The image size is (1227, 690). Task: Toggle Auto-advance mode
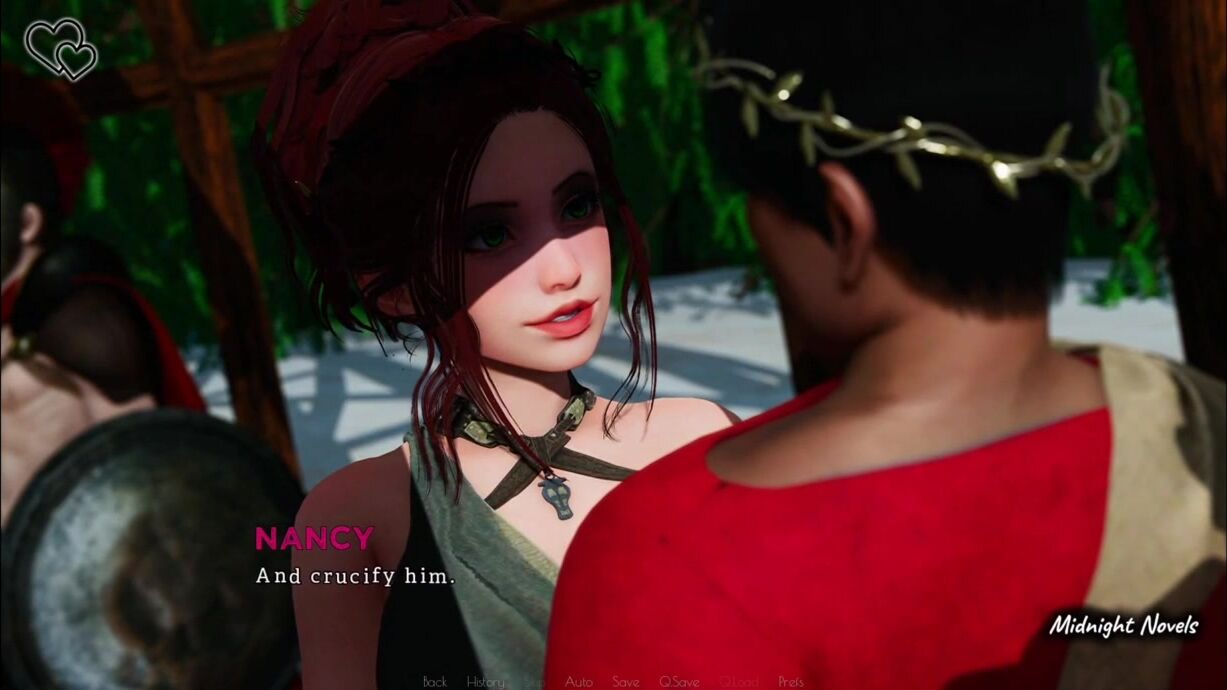(x=578, y=682)
